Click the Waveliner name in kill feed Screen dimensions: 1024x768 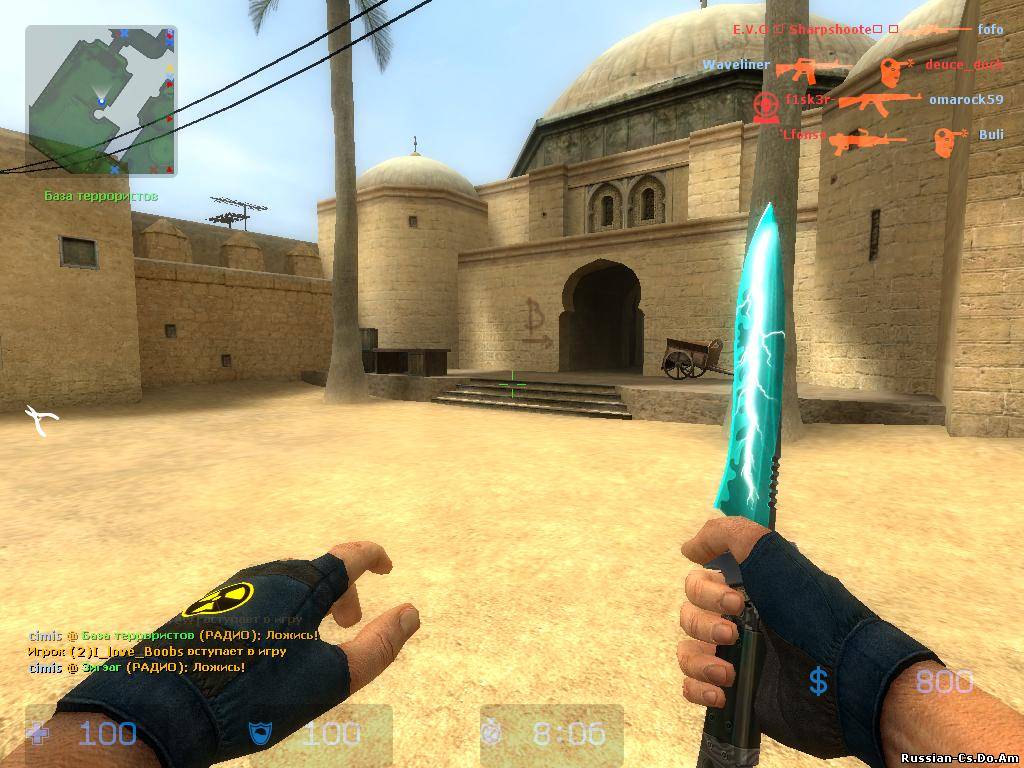(x=736, y=65)
